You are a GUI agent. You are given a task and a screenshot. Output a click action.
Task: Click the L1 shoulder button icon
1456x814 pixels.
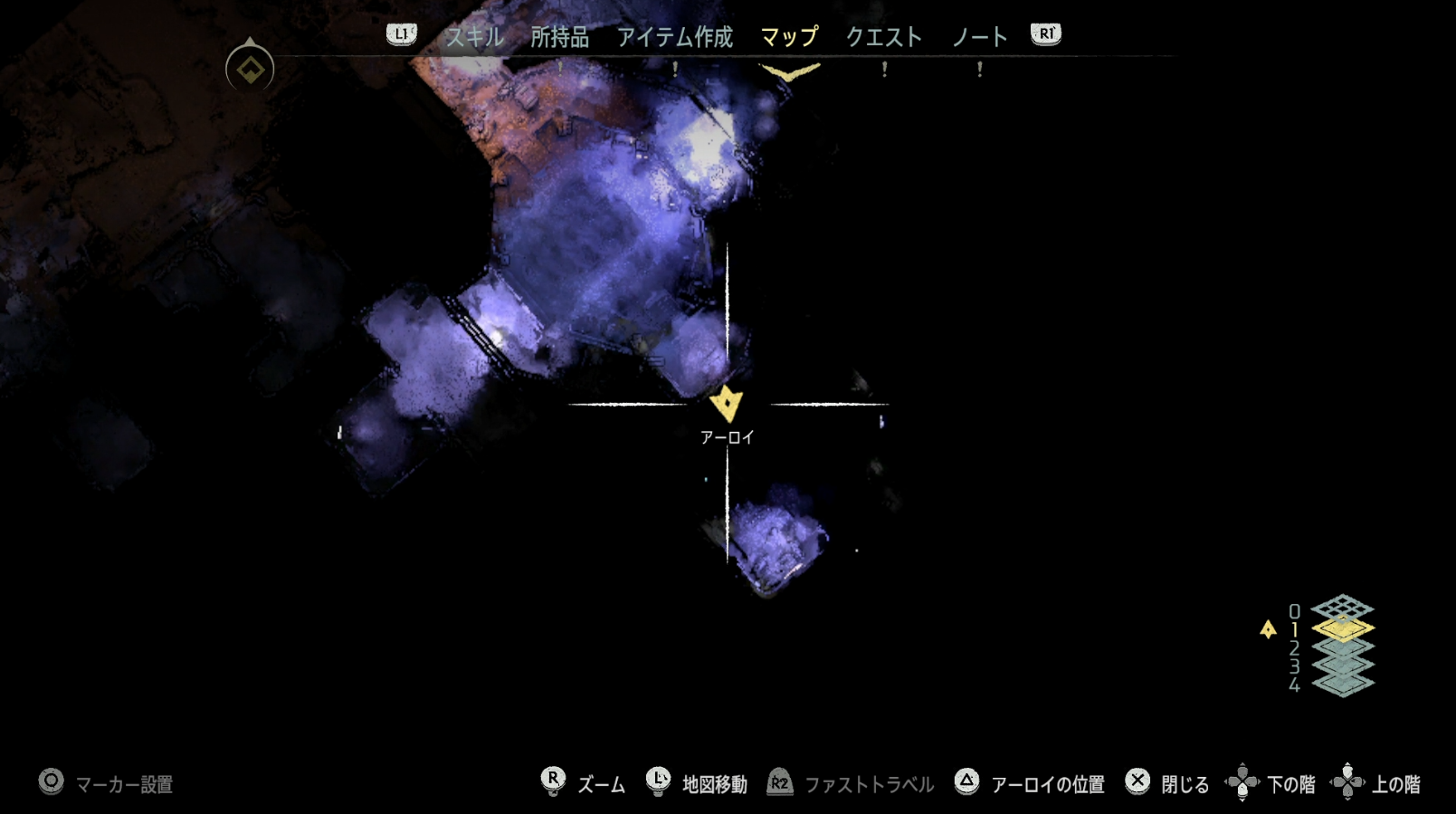click(400, 34)
